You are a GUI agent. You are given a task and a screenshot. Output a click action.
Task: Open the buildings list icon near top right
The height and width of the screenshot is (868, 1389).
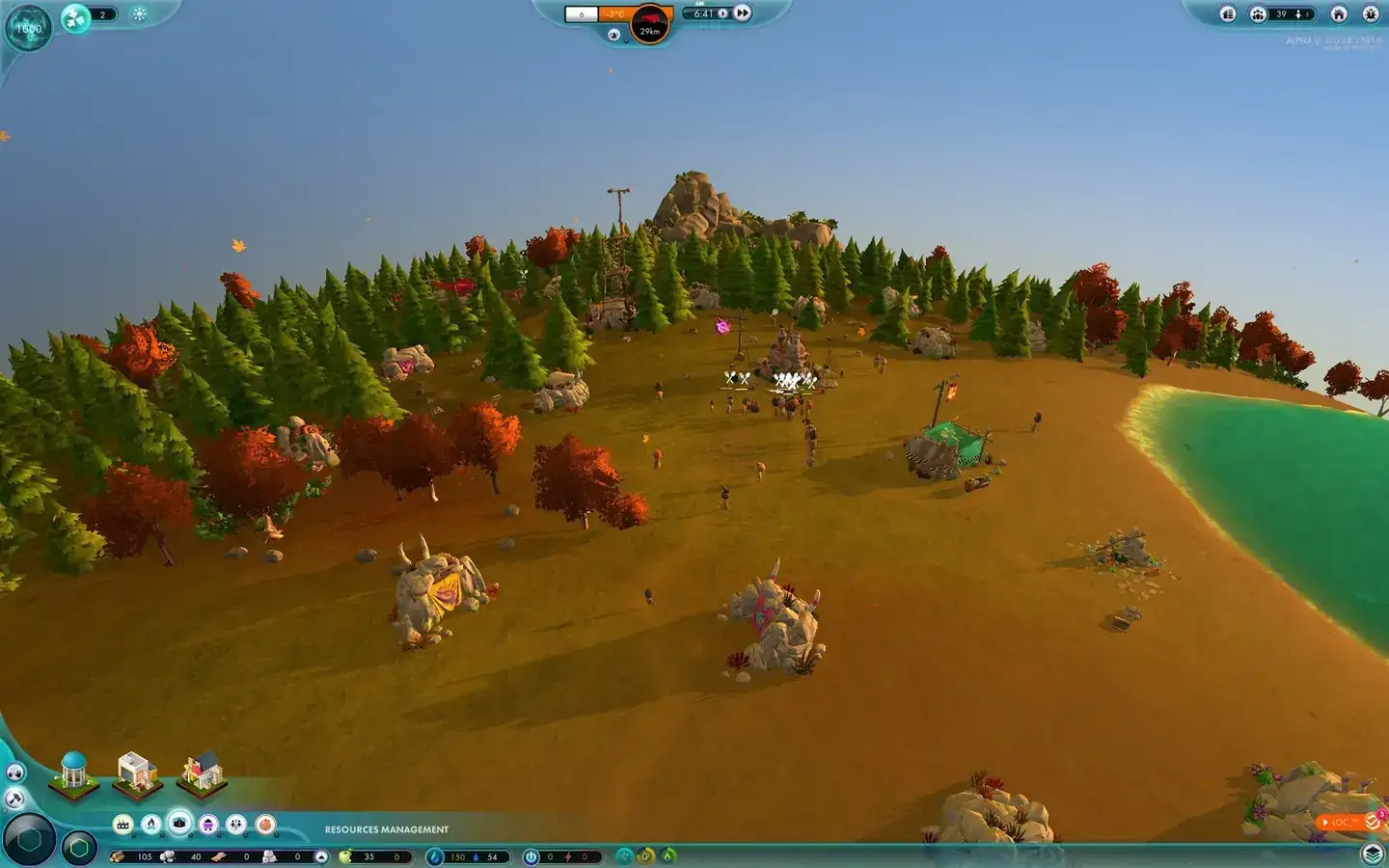tap(1230, 14)
